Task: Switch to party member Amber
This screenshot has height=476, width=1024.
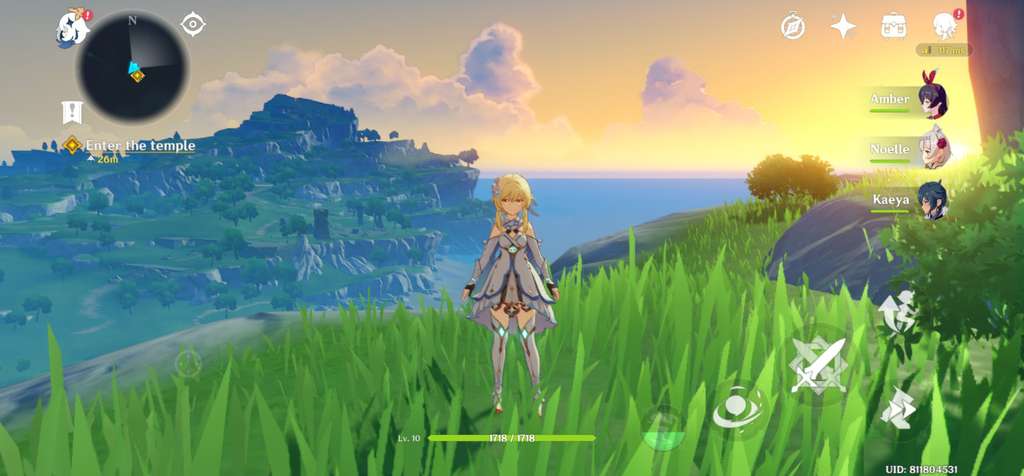Action: click(908, 100)
